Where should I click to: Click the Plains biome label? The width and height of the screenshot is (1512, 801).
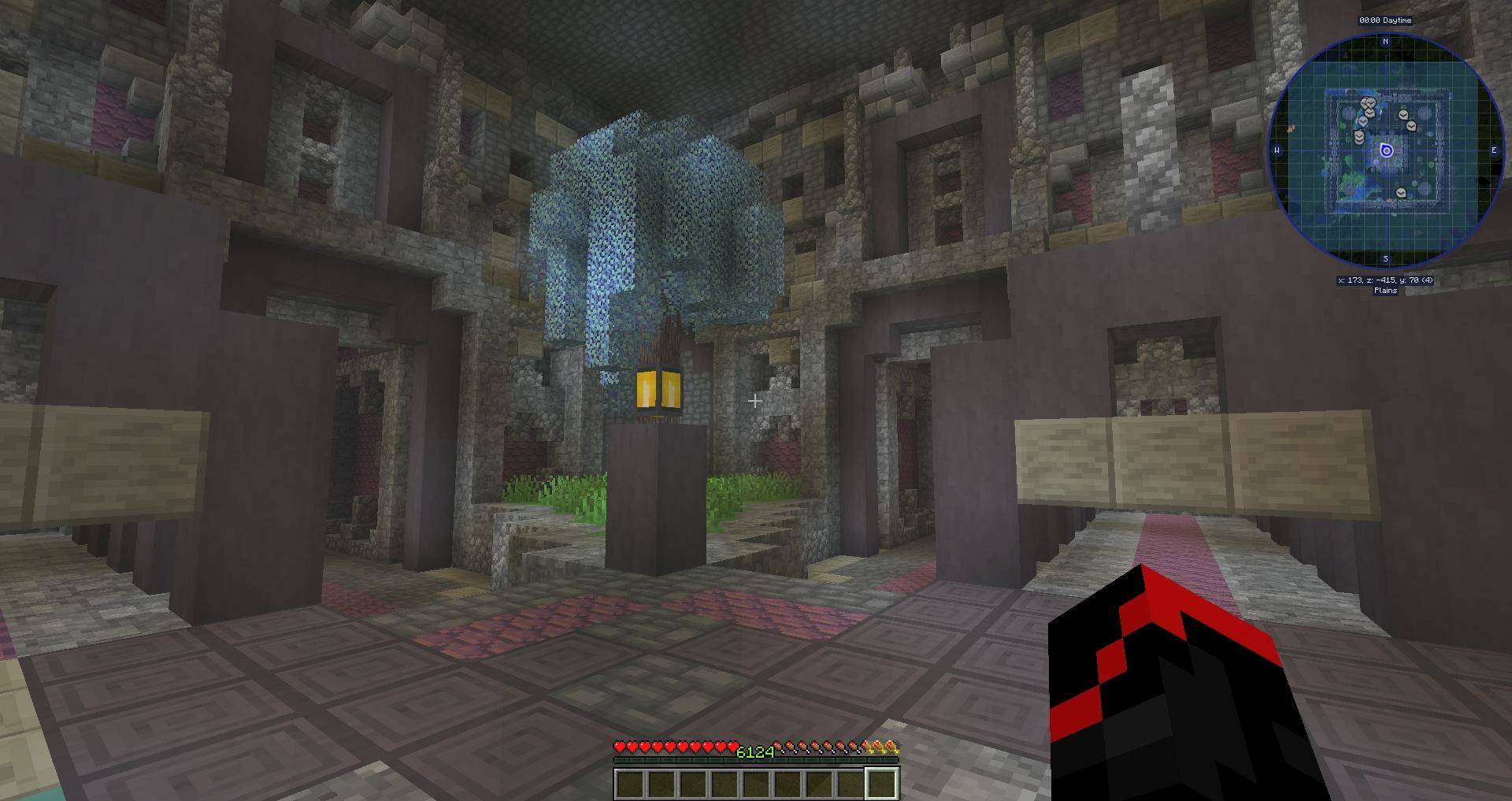point(1385,291)
